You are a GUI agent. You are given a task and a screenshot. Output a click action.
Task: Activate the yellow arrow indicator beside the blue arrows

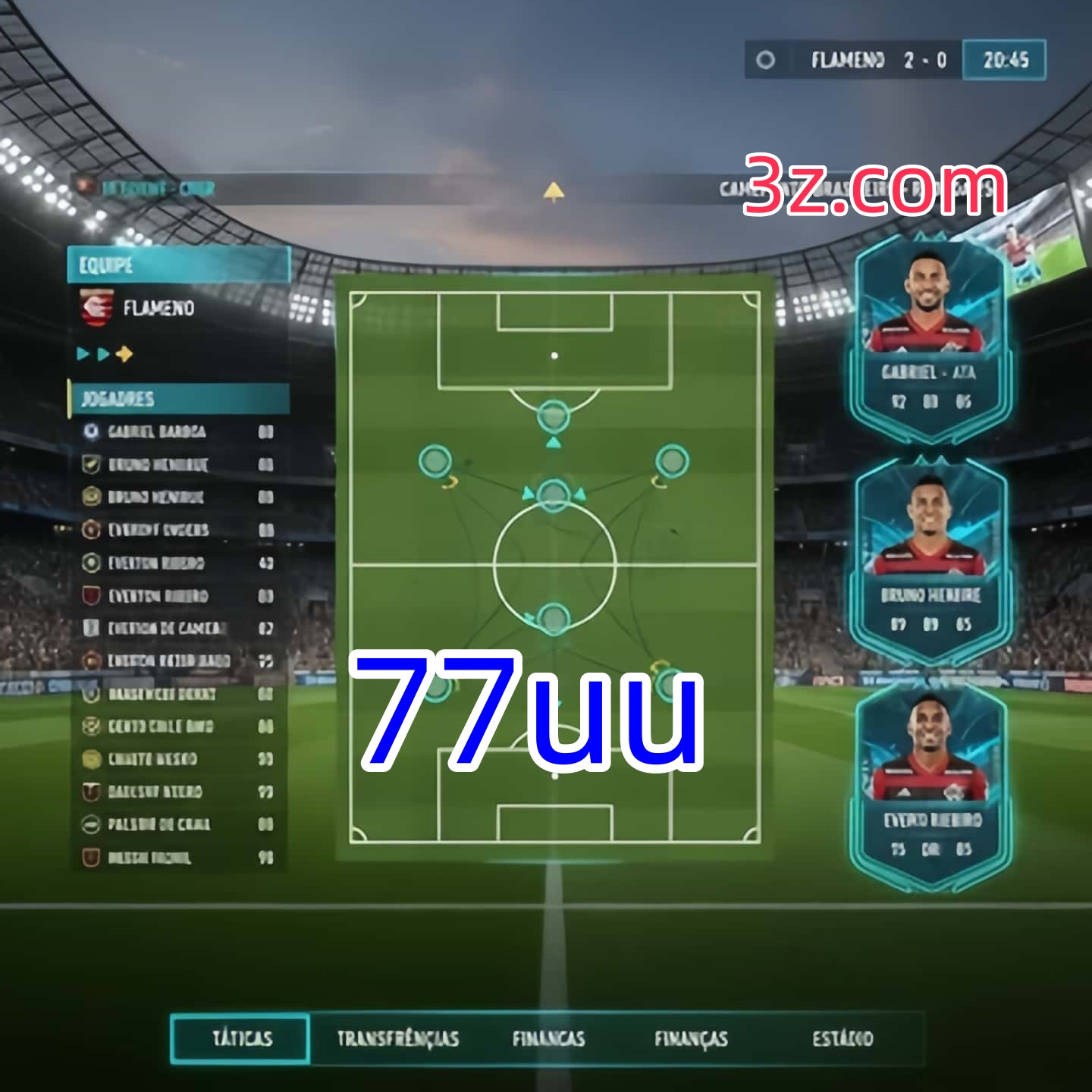[x=126, y=353]
